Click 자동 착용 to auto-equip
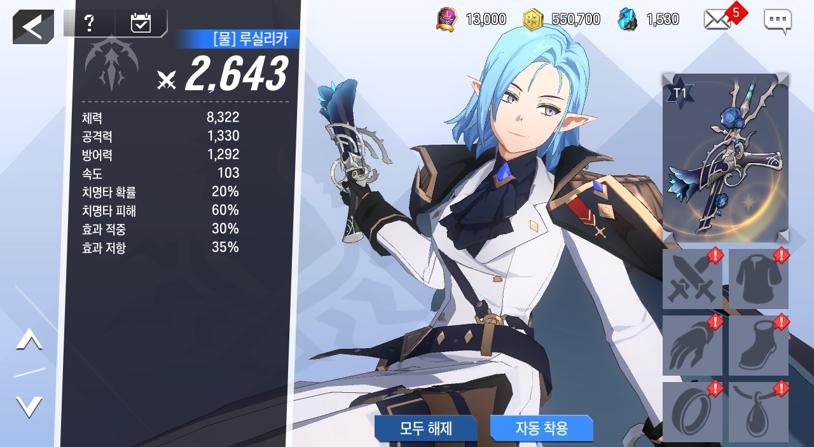 point(541,428)
